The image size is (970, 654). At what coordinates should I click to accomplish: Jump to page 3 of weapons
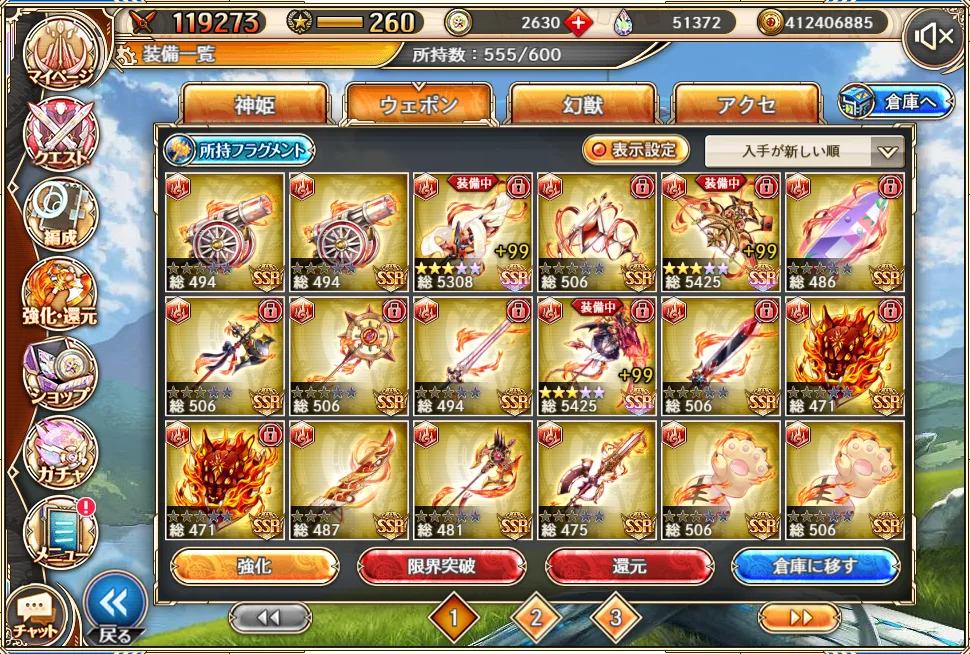[615, 618]
